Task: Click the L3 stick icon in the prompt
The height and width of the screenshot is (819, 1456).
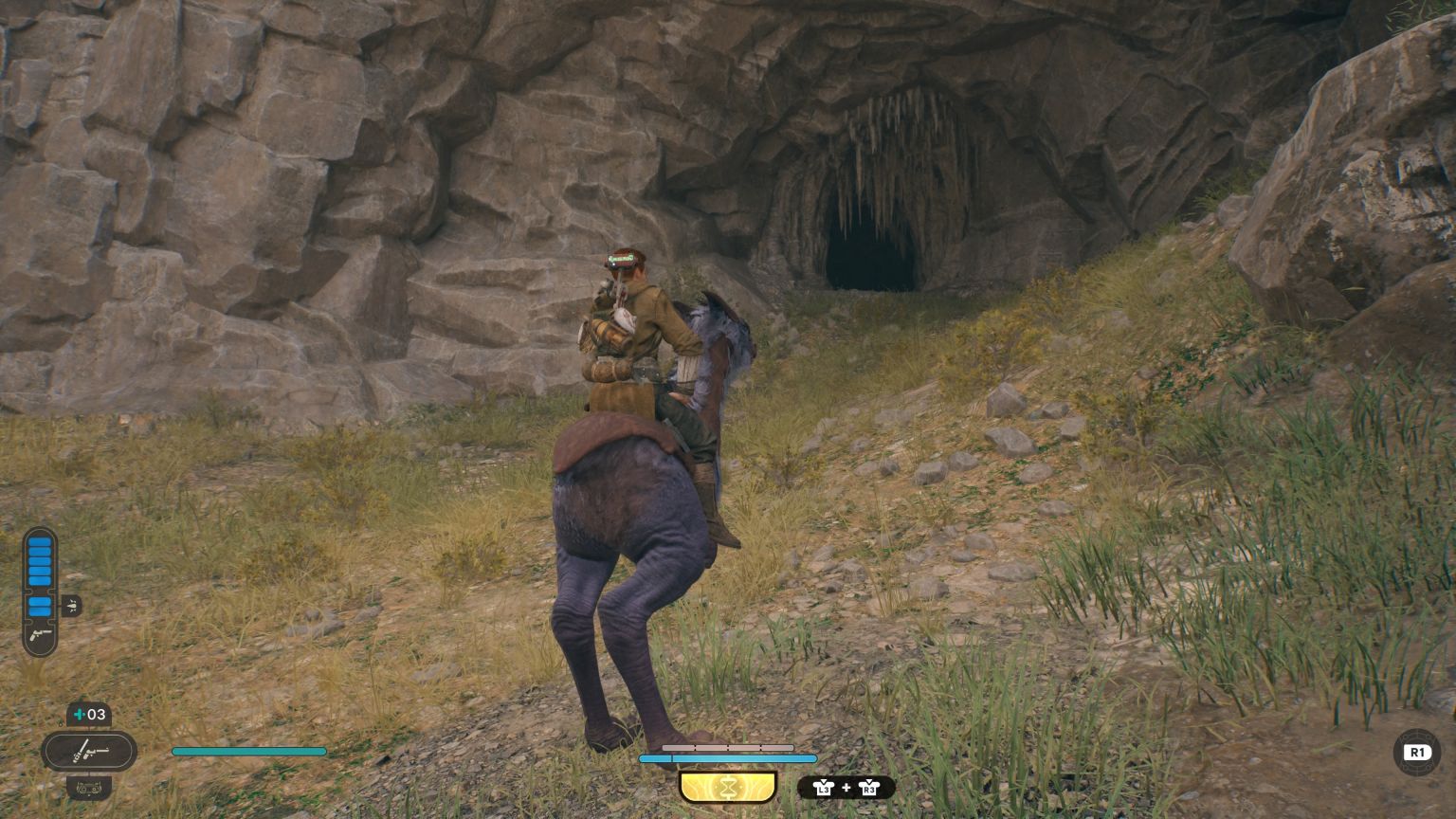Action: [822, 787]
